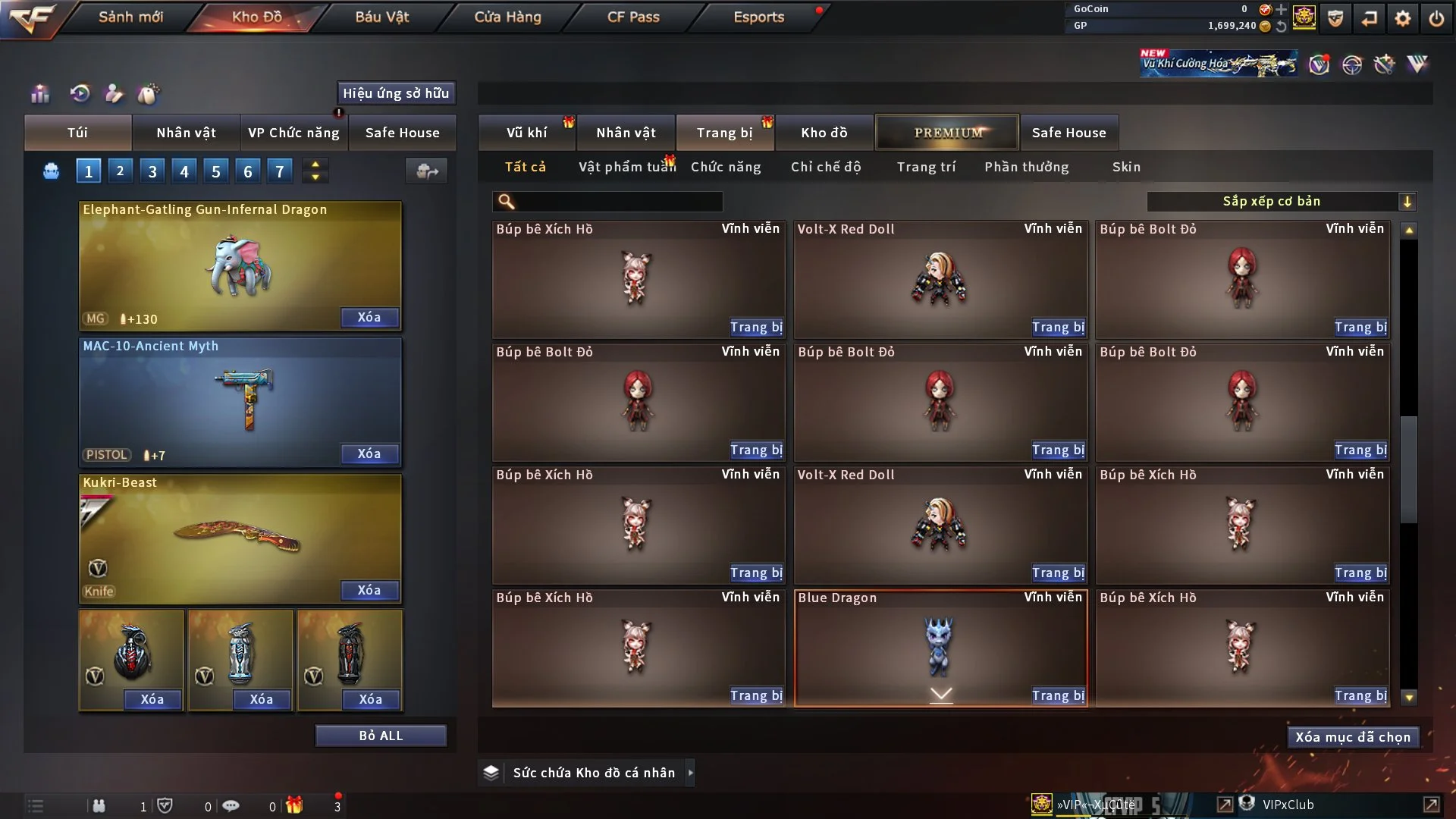The width and height of the screenshot is (1456, 819).
Task: Switch to the Vũ khí tab
Action: pos(526,133)
